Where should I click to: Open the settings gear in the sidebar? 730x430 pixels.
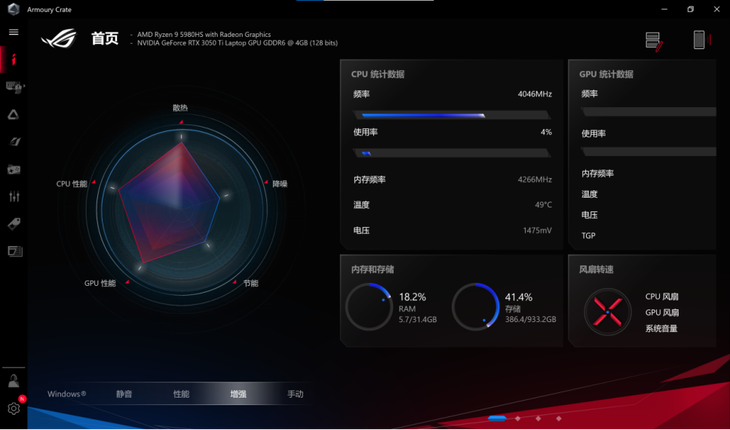click(x=14, y=408)
